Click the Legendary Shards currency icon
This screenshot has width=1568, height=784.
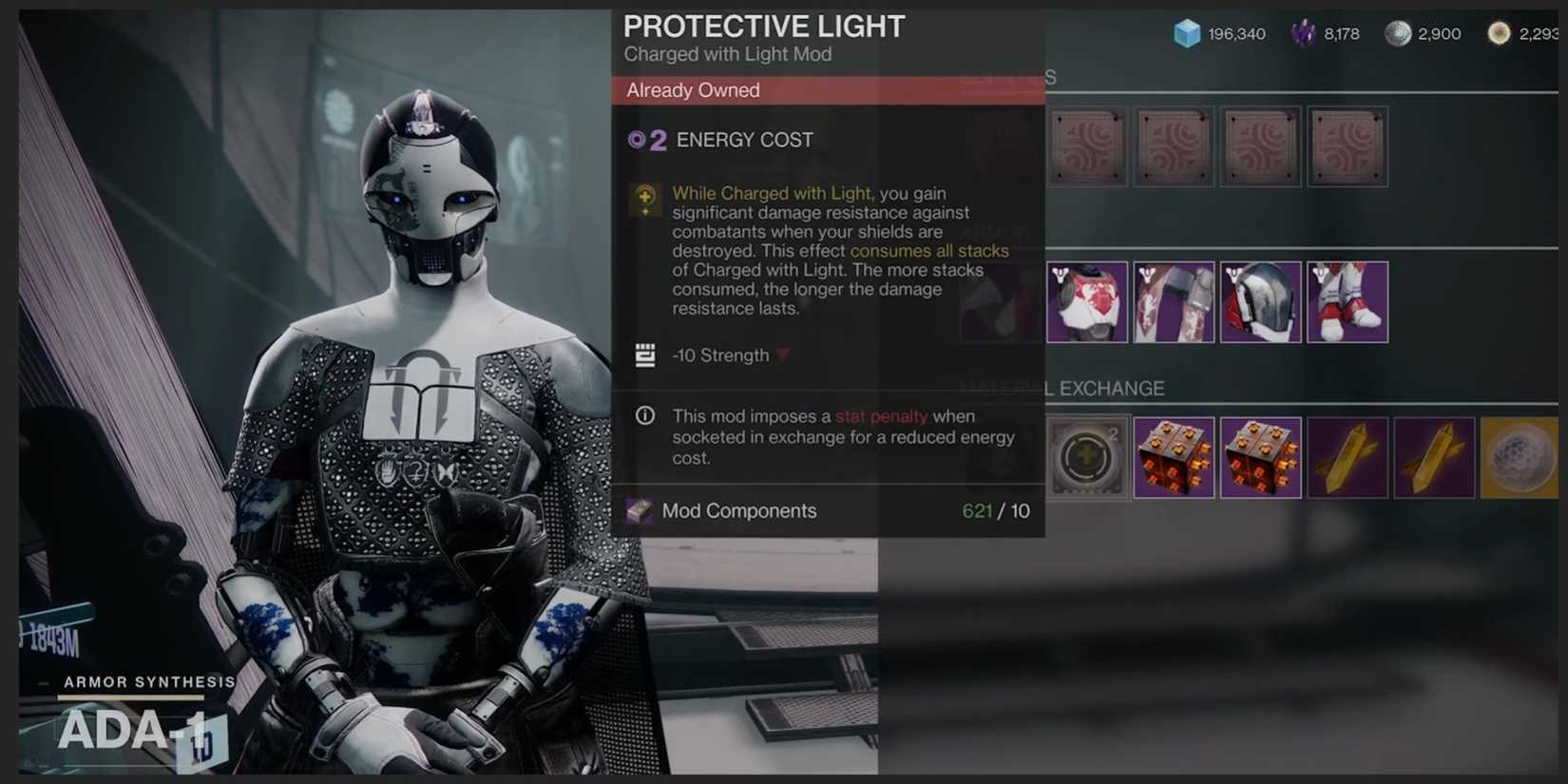click(1304, 32)
